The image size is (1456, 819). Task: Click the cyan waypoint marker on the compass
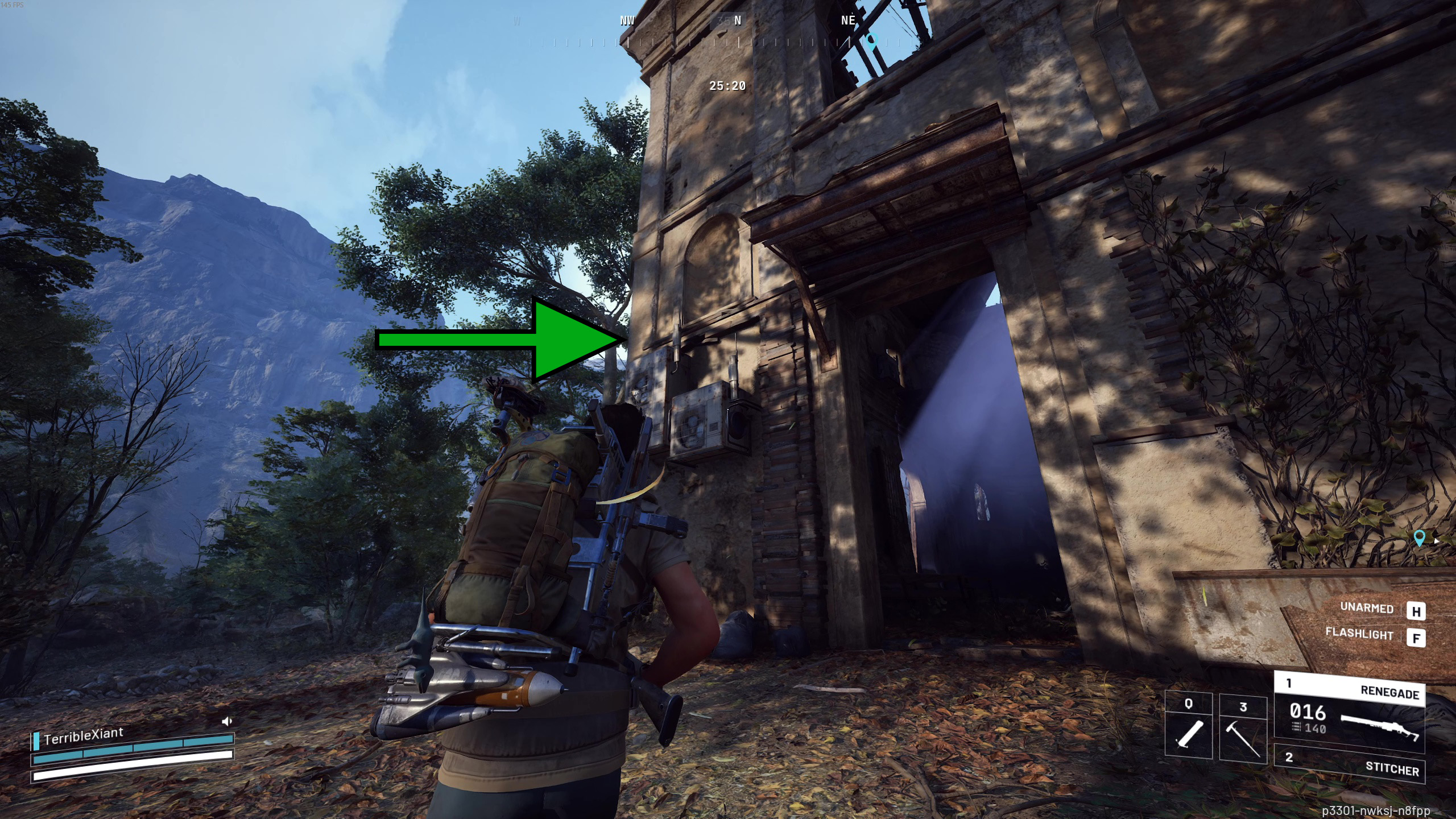point(872,41)
